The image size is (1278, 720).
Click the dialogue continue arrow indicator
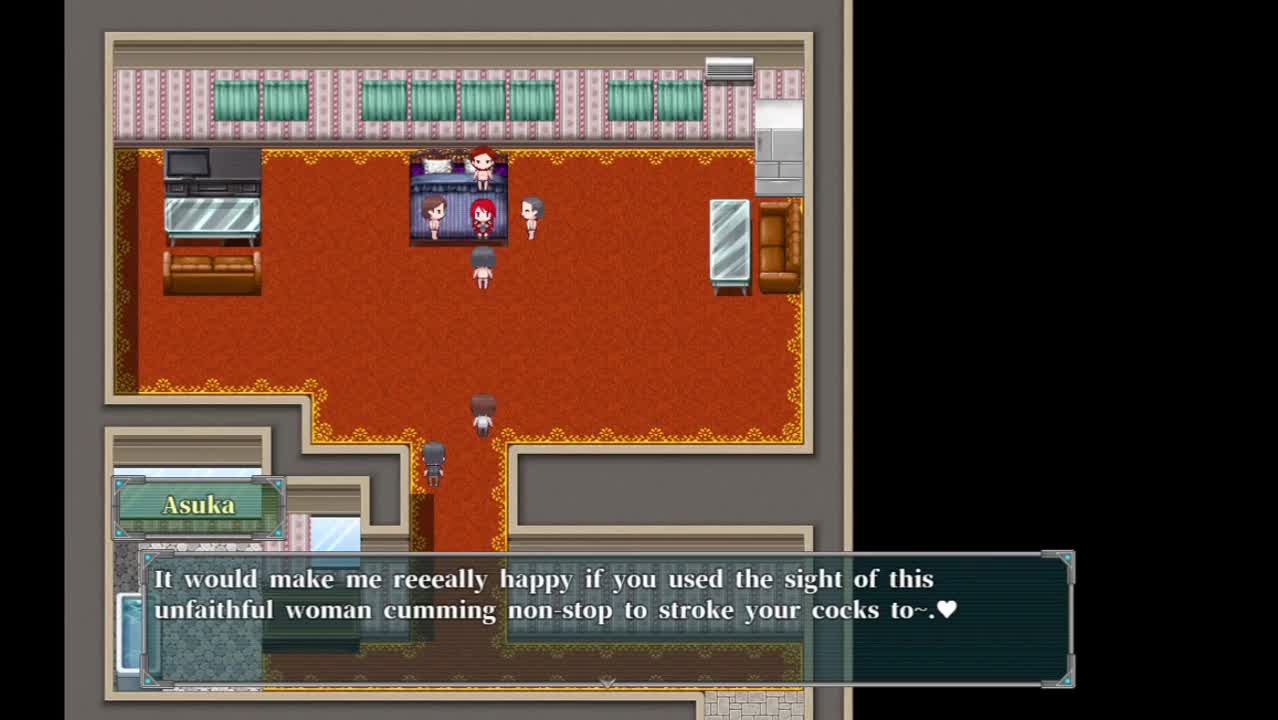point(606,681)
